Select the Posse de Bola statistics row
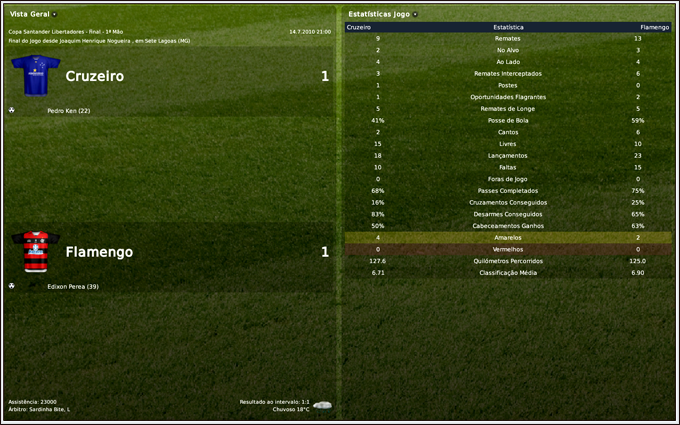Viewport: 680px width, 425px height. point(508,120)
